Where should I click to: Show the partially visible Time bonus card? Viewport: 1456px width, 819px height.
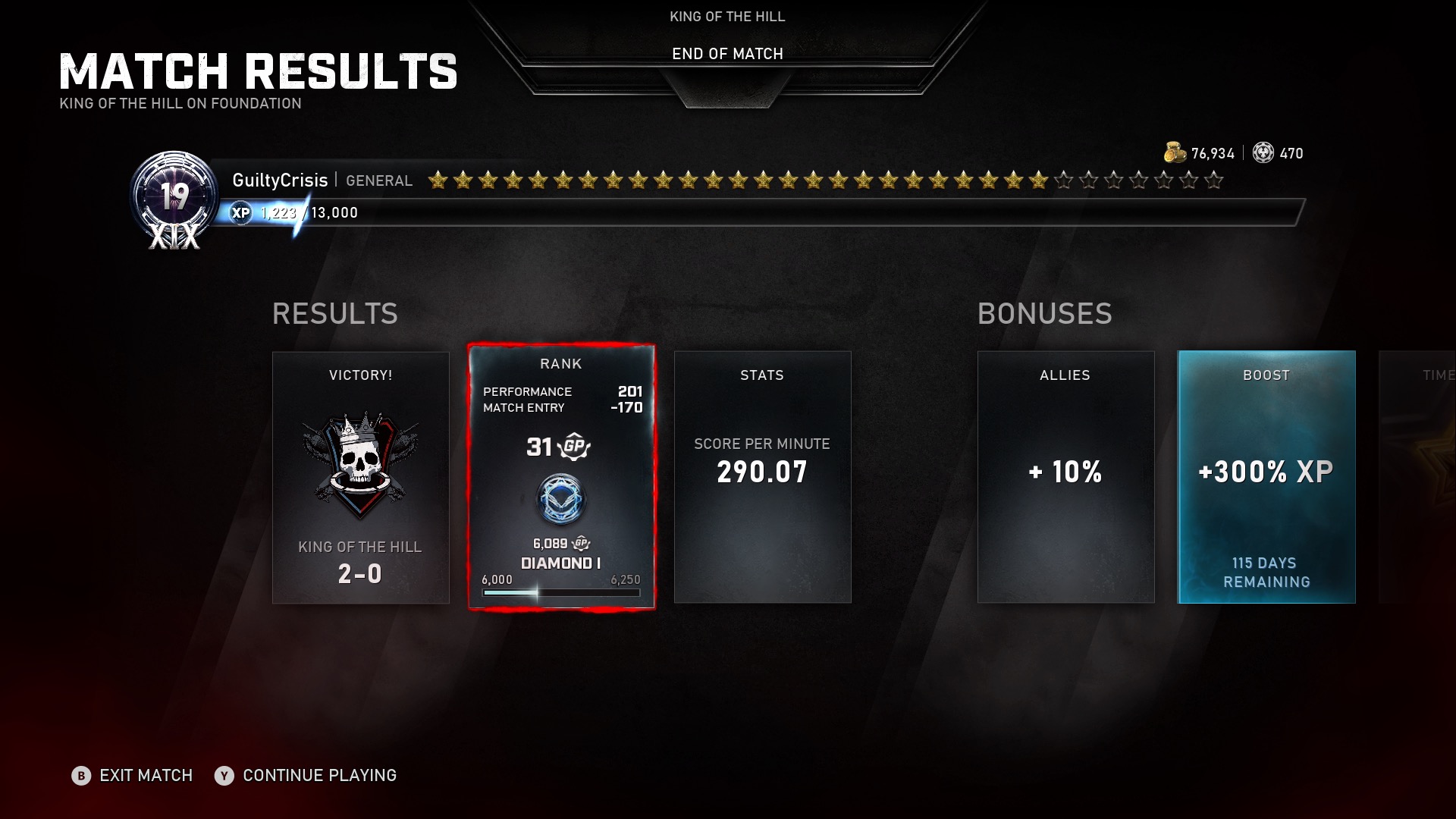(1420, 477)
